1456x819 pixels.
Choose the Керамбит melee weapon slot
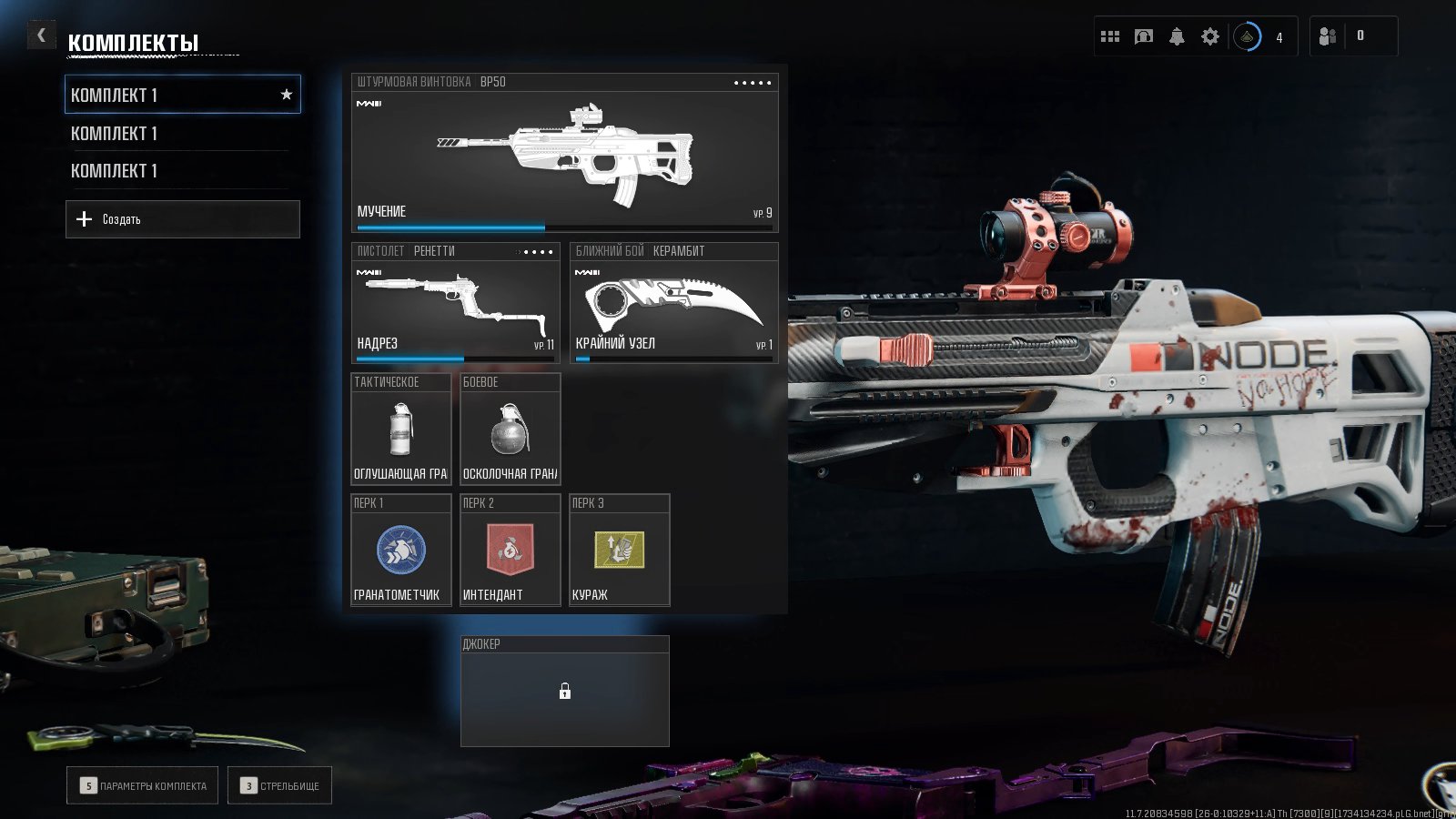pyautogui.click(x=673, y=303)
